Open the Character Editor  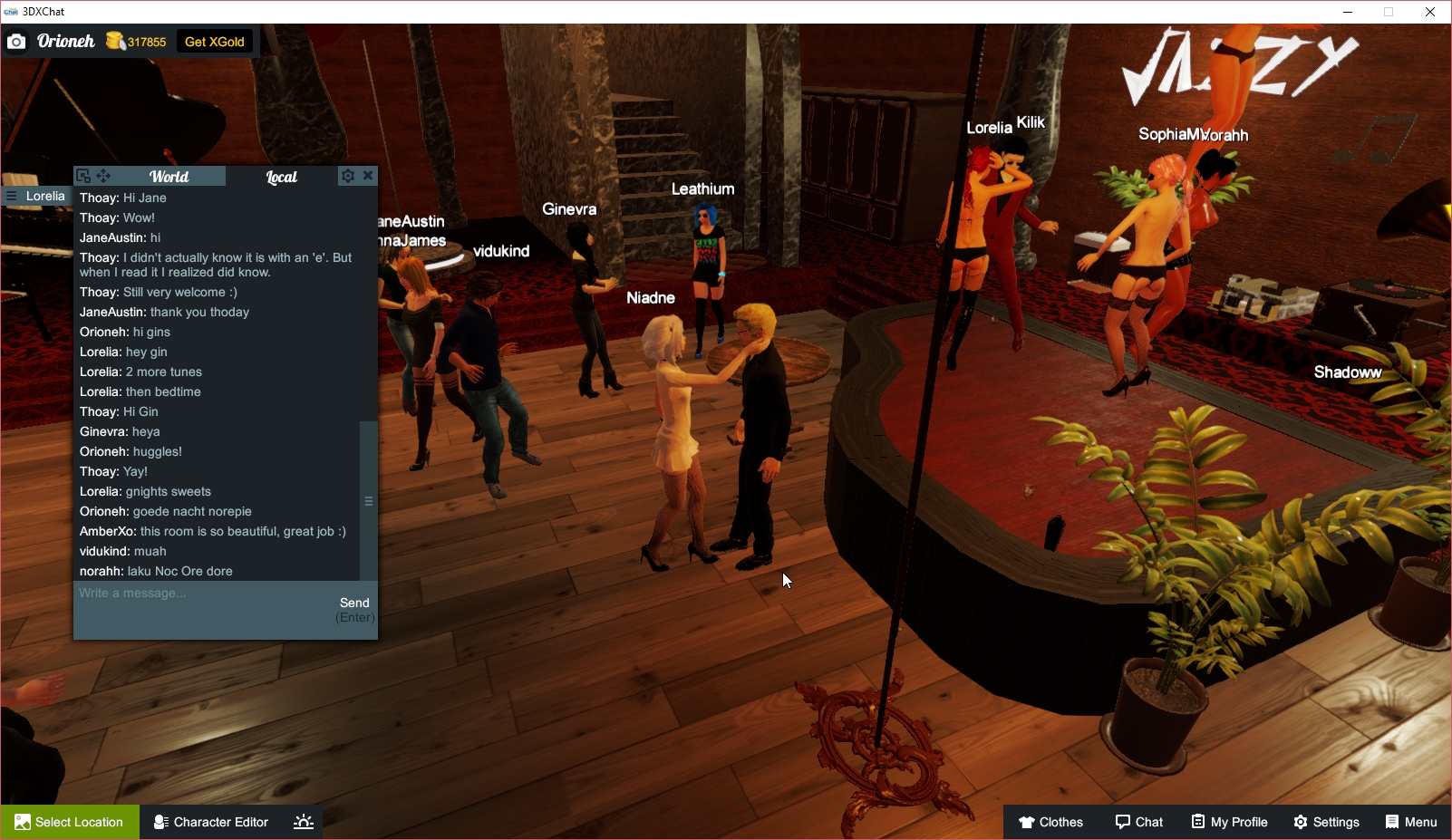(210, 822)
